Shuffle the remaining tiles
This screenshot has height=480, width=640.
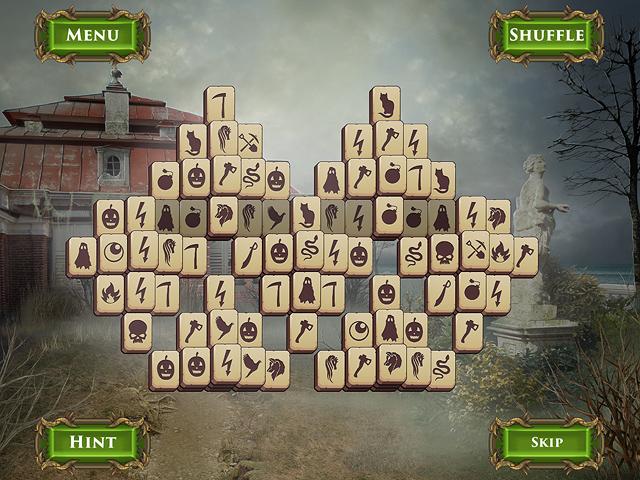(x=546, y=35)
